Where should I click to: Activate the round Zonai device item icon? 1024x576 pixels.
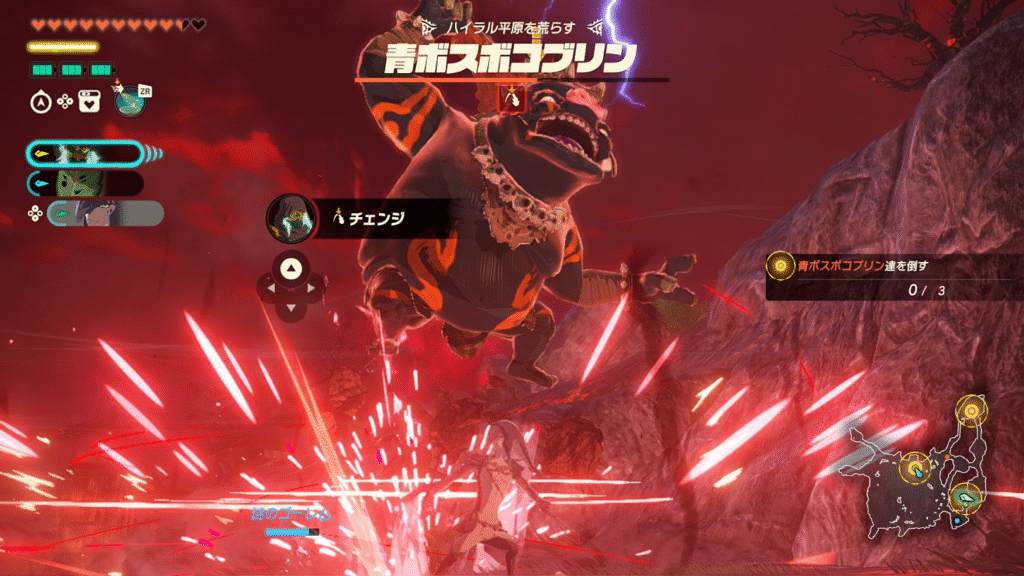129,99
